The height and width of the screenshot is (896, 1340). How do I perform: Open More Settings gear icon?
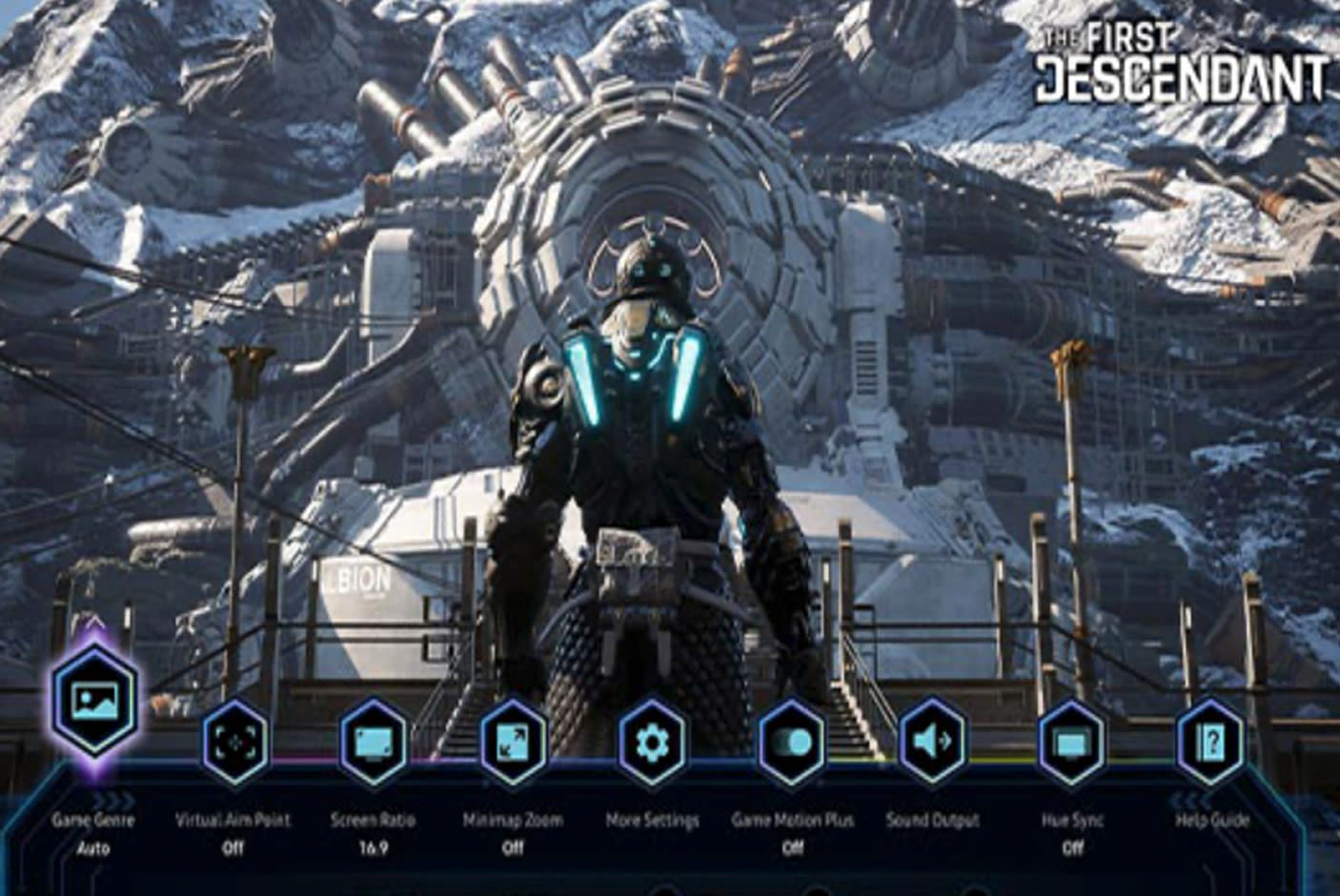(x=653, y=743)
